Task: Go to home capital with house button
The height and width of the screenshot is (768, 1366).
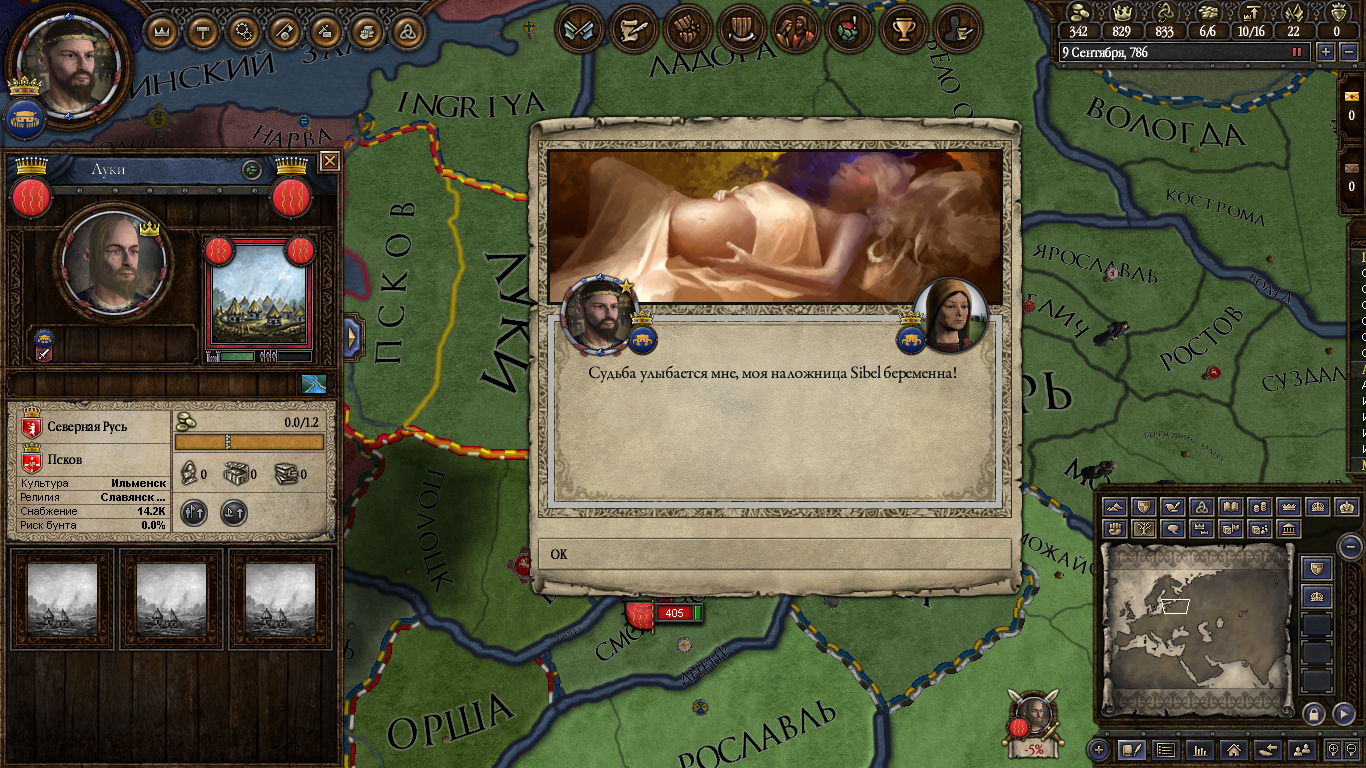Action: click(x=1234, y=749)
